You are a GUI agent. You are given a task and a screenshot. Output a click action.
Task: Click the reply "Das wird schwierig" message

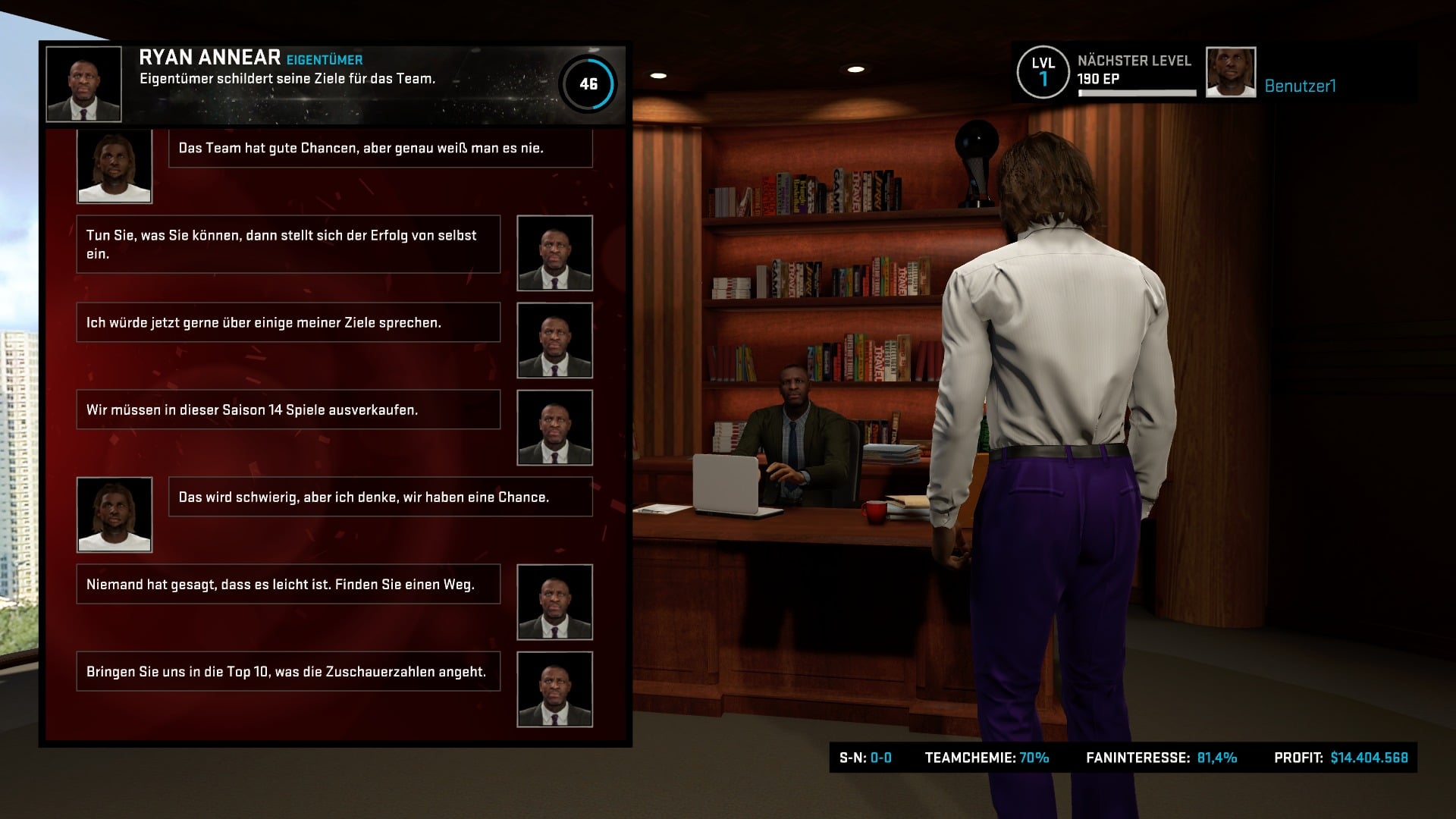[x=379, y=497]
